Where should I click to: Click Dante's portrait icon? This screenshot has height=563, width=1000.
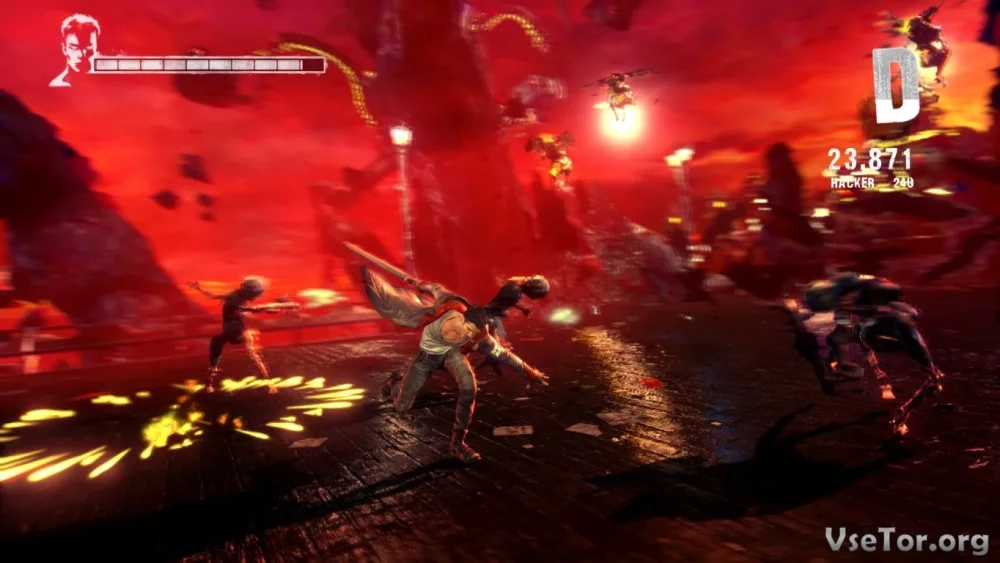pos(74,50)
